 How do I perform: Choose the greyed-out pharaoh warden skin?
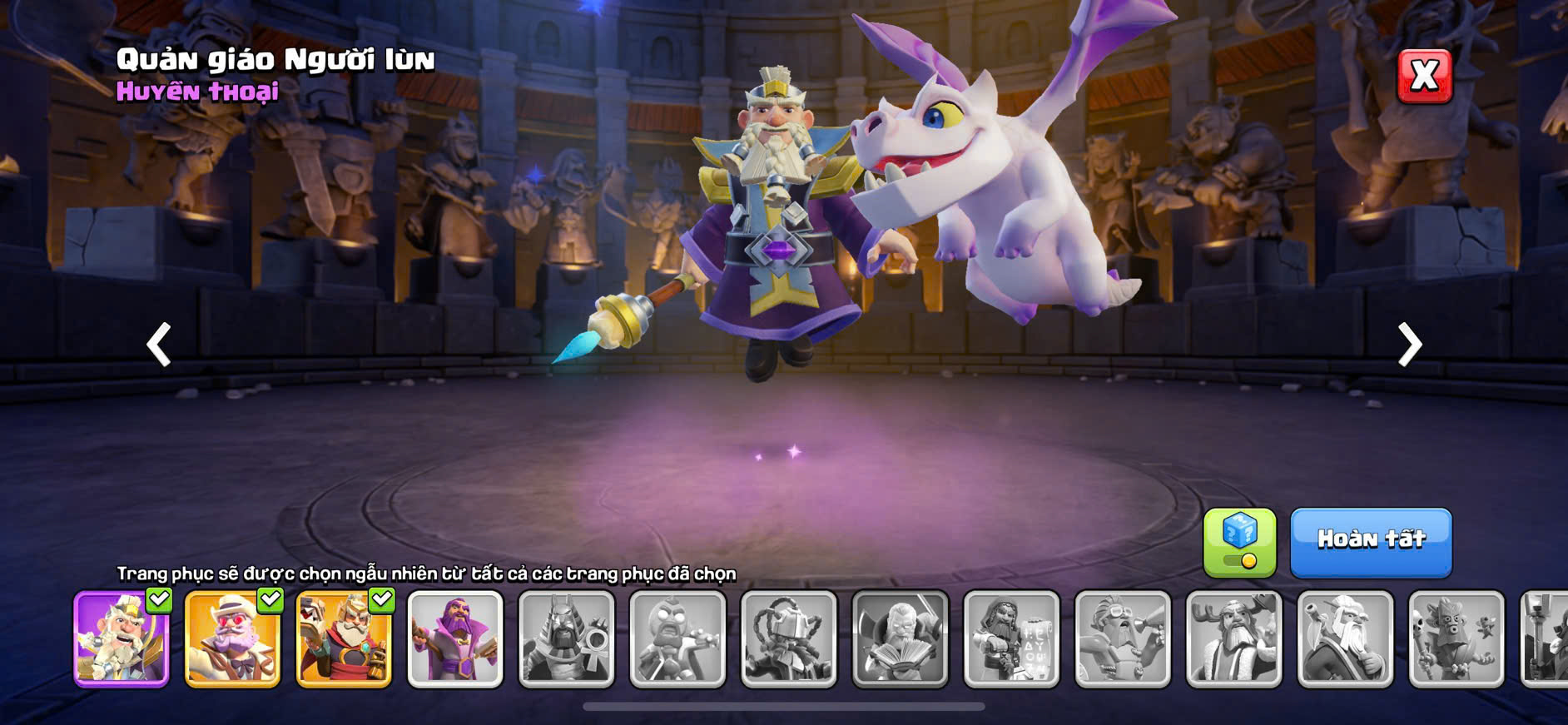[x=566, y=638]
